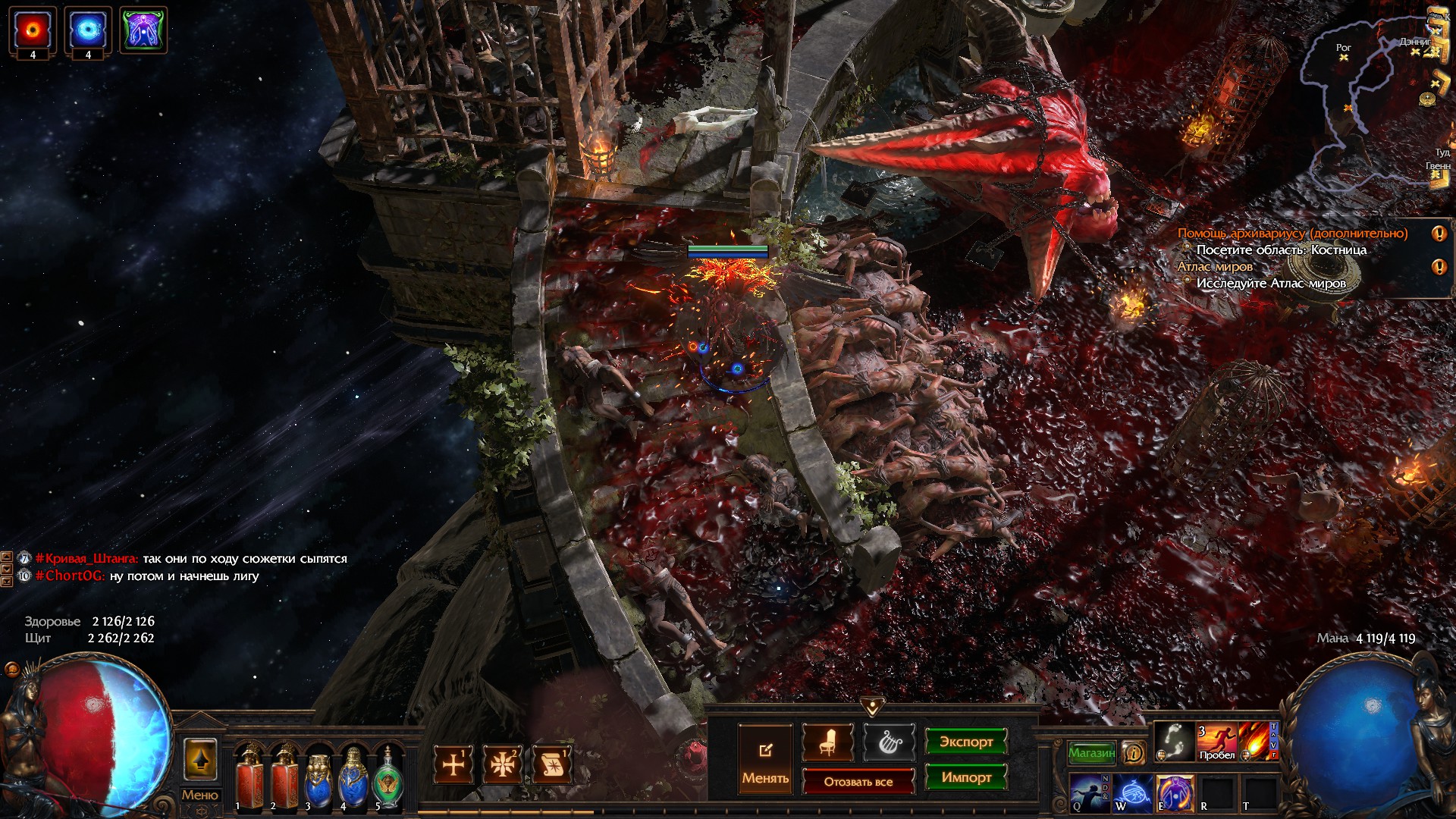
Task: Select the lightning orb skill on W
Action: (x=1133, y=792)
